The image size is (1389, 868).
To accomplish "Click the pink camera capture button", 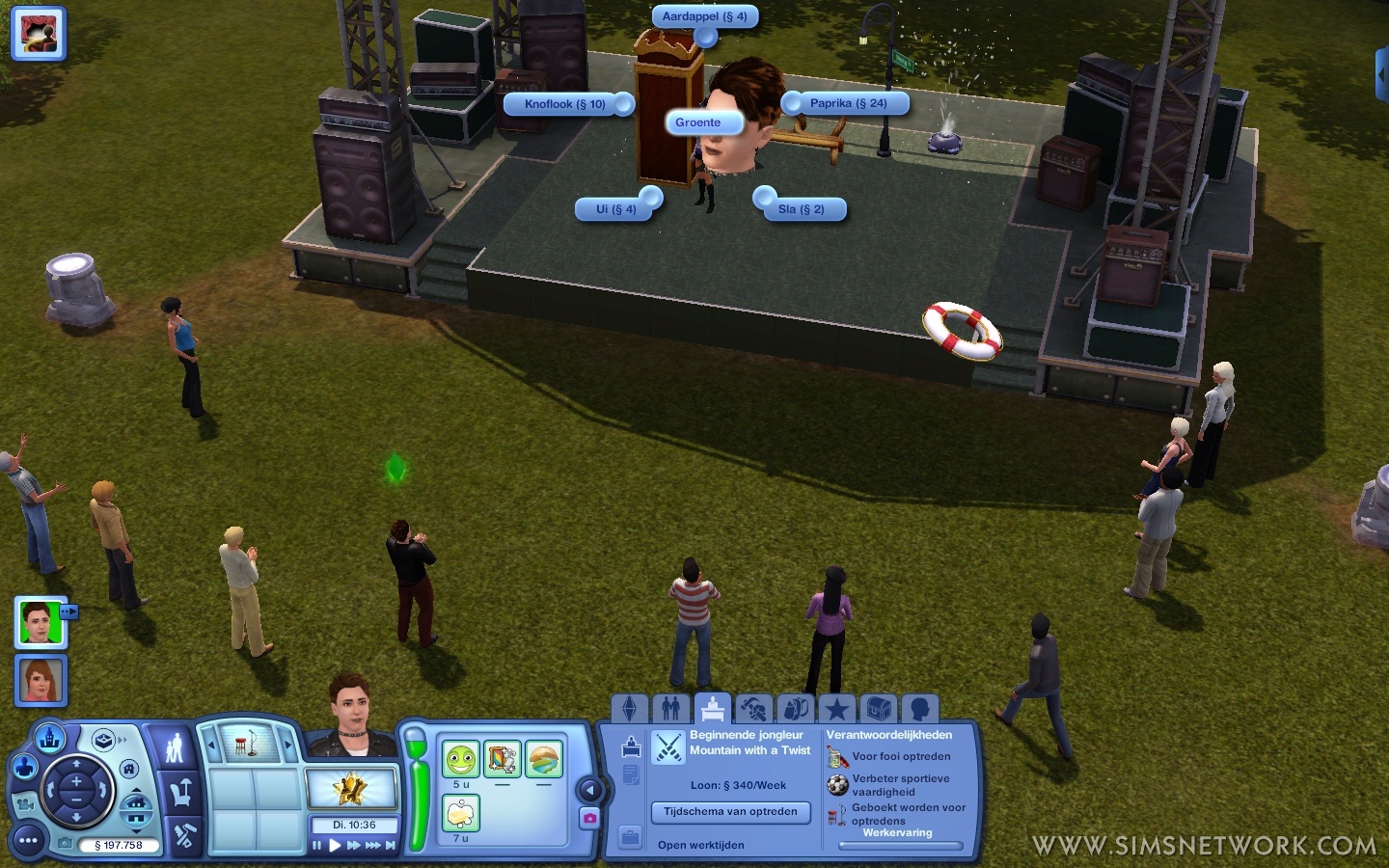I will [x=589, y=818].
